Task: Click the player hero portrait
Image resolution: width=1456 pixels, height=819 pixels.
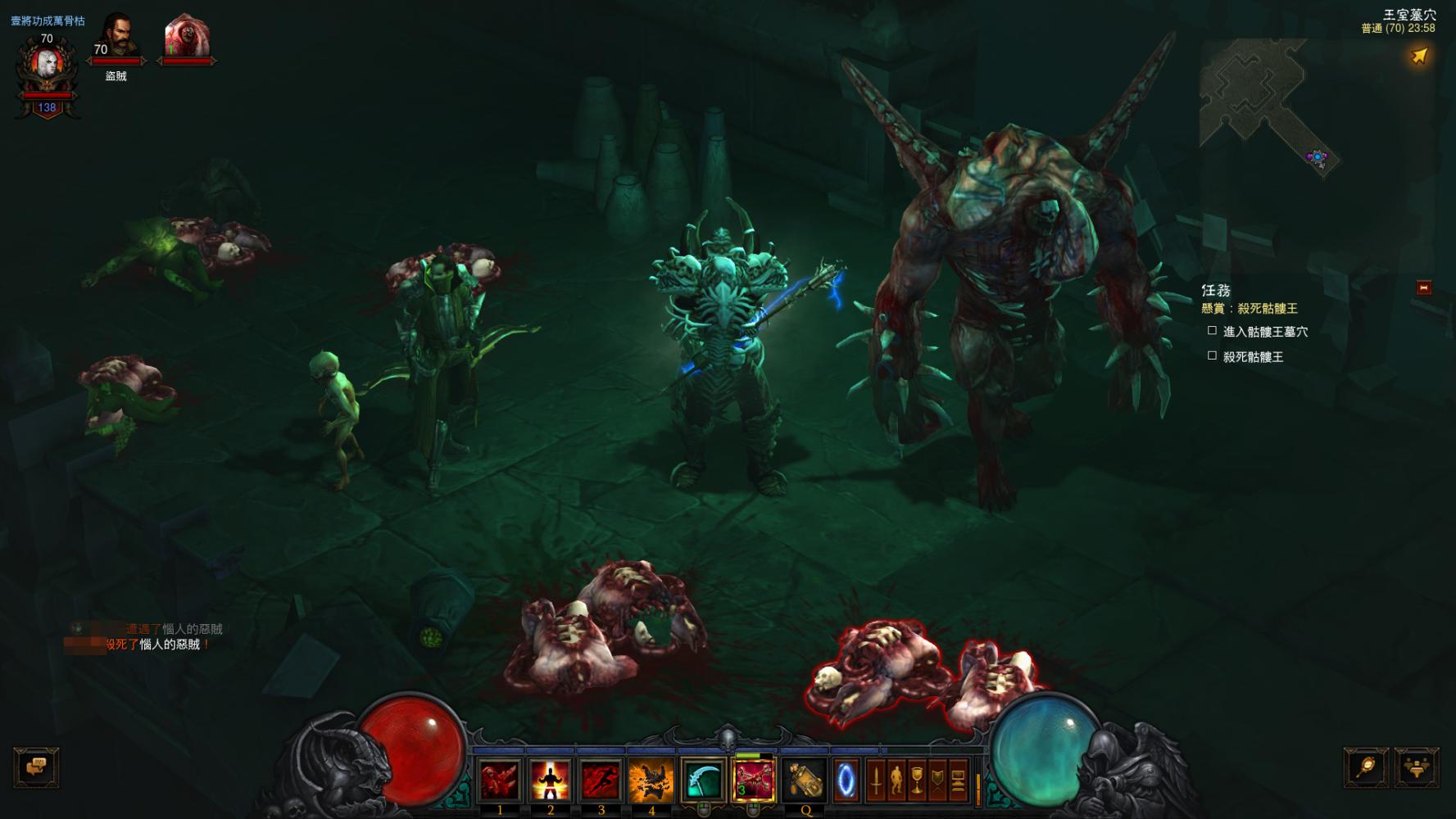Action: click(x=47, y=67)
